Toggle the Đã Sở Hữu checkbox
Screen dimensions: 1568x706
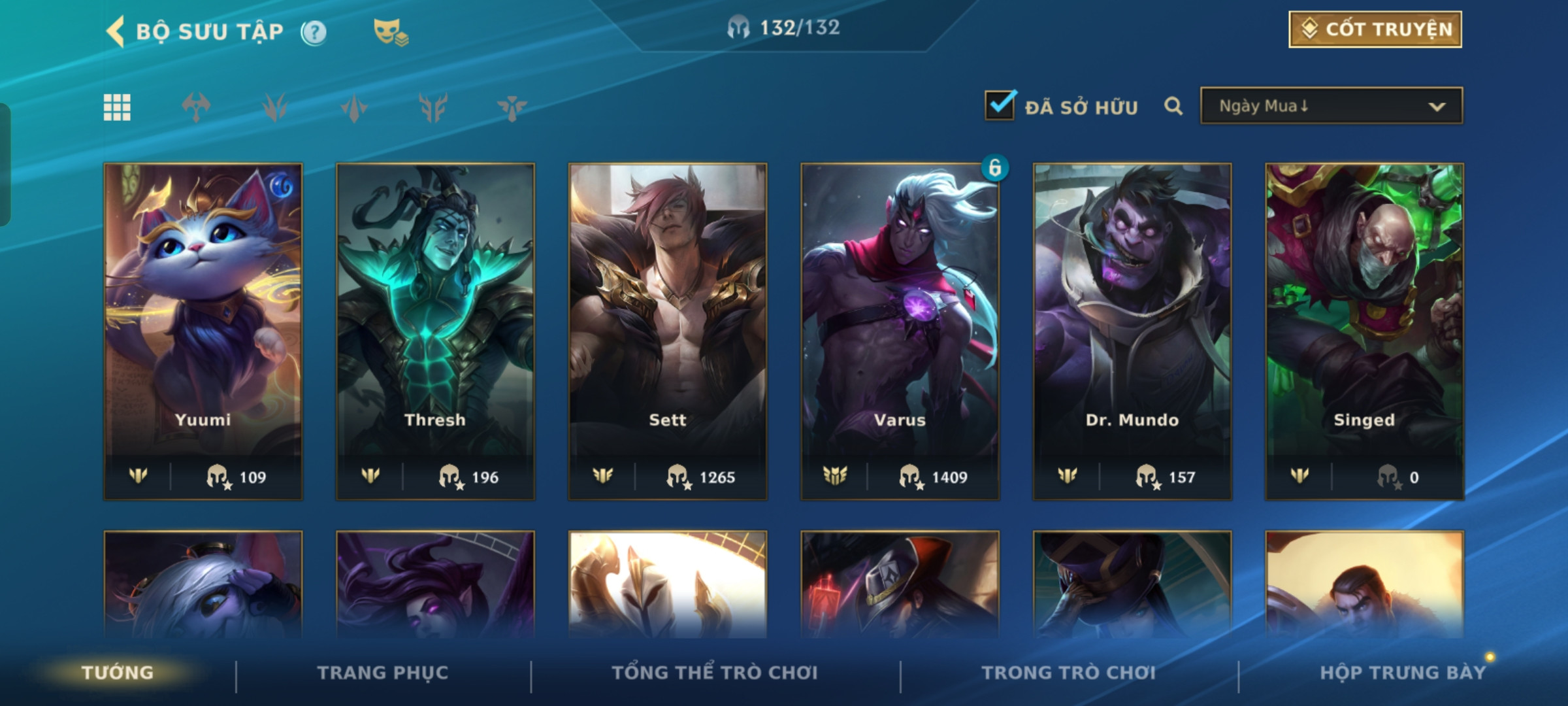click(x=1000, y=106)
